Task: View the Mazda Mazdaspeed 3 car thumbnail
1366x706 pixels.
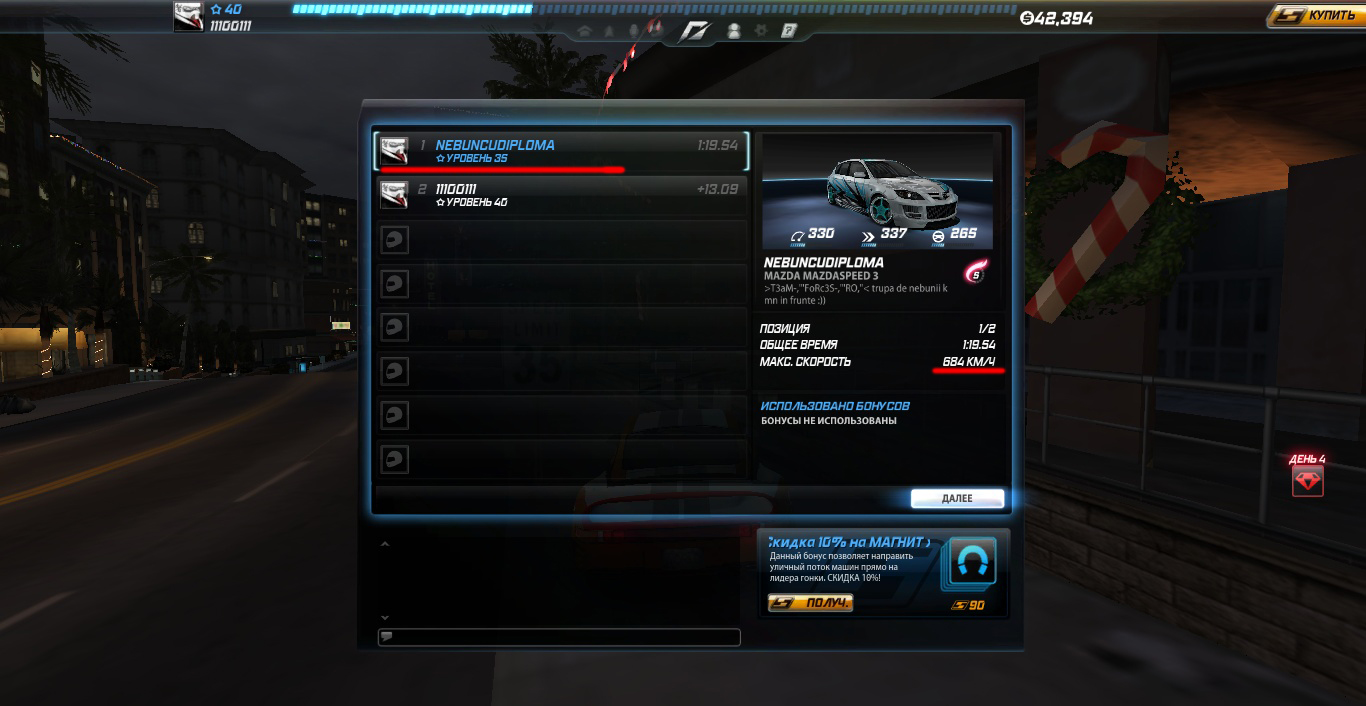Action: point(877,191)
